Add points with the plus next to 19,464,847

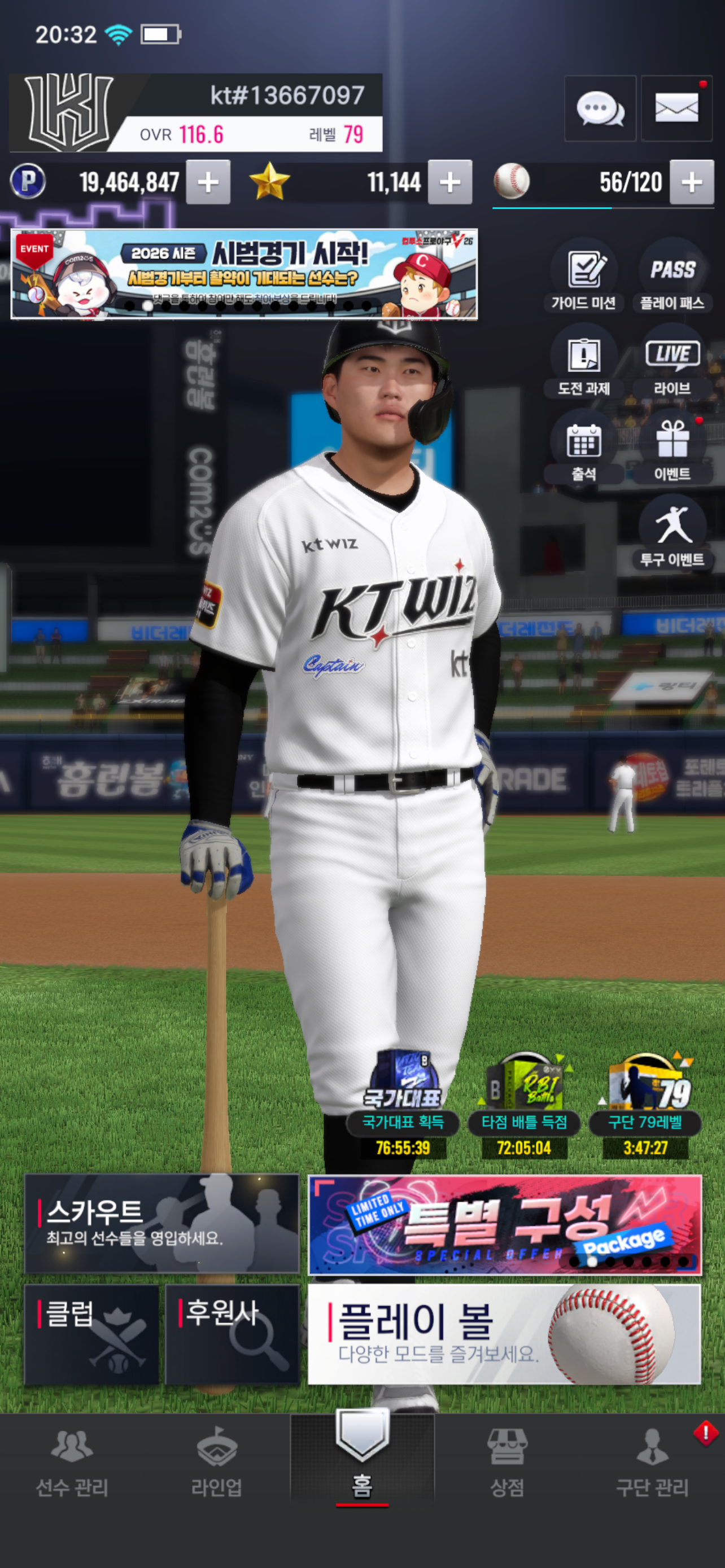(x=208, y=182)
